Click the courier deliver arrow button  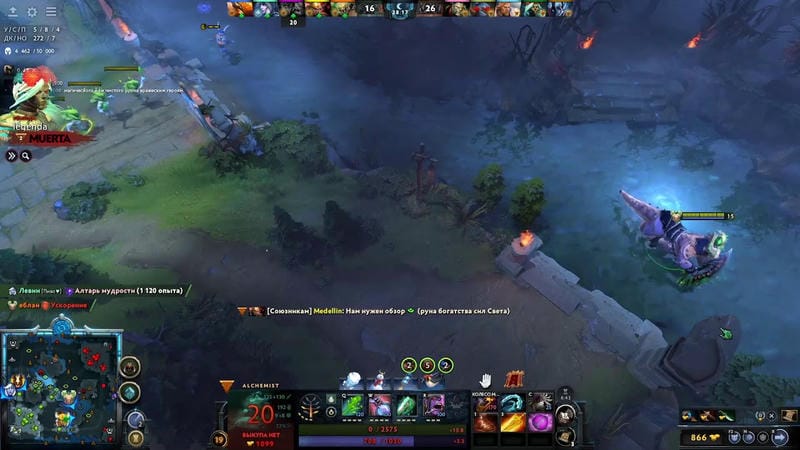point(781,437)
